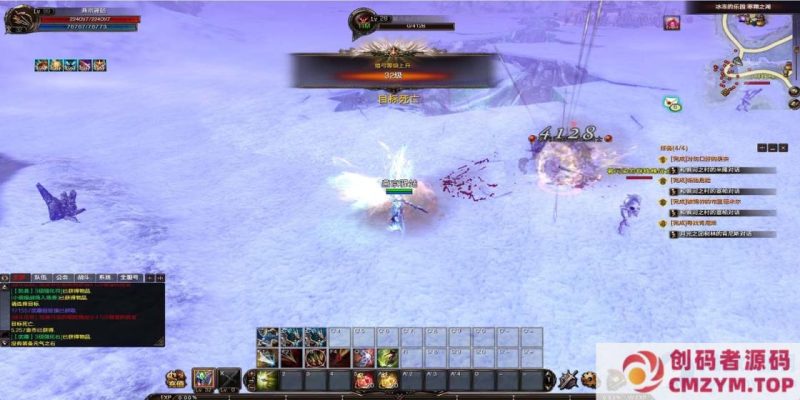Open the minimap in the corner
Image resolution: width=800 pixels, height=400 pixels.
(x=757, y=55)
